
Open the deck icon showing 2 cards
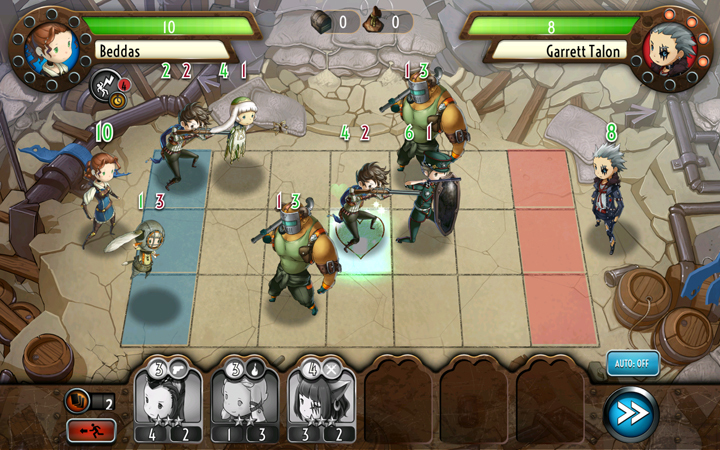78,401
